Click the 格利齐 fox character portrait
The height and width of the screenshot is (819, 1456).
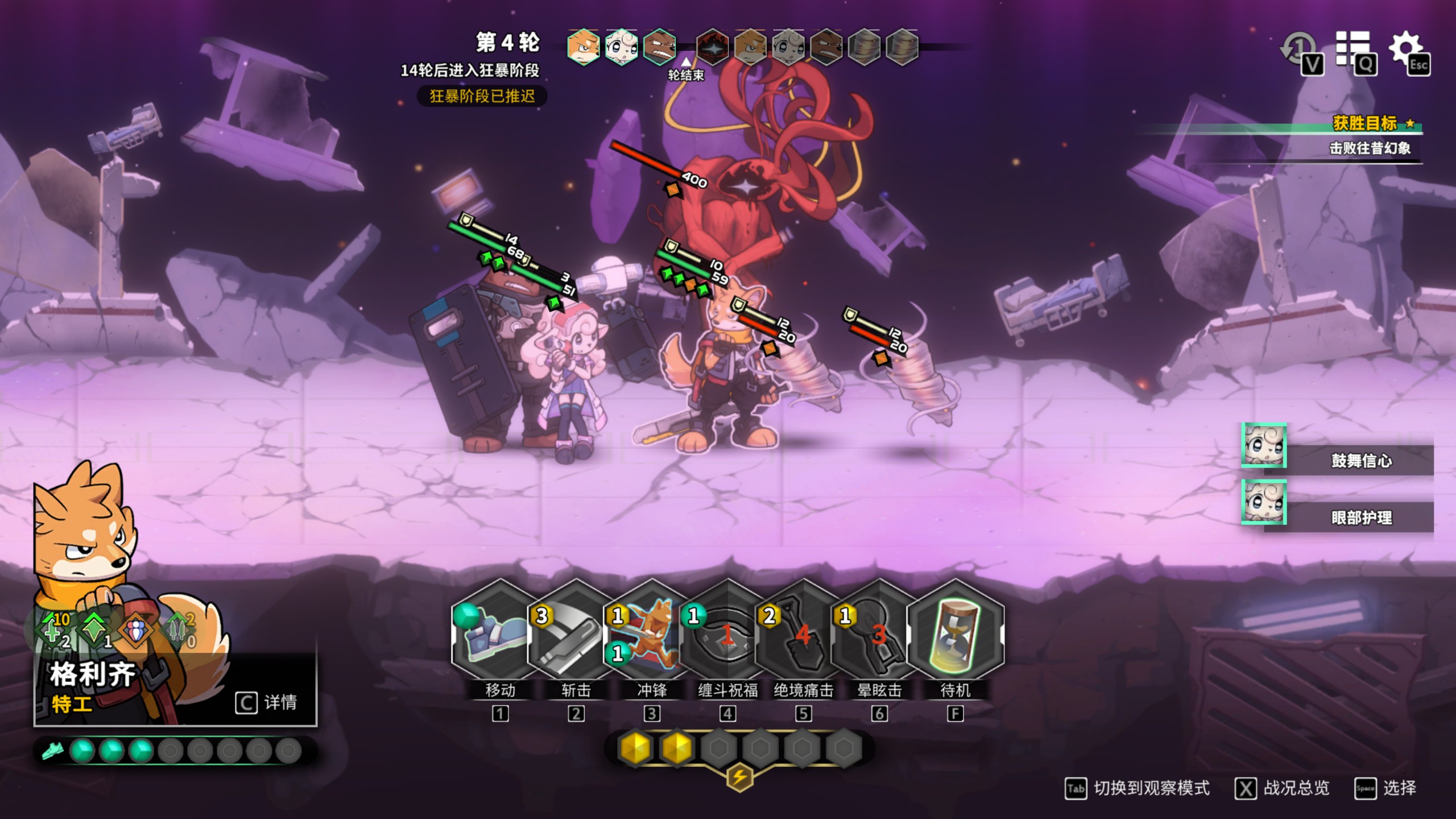click(x=85, y=546)
